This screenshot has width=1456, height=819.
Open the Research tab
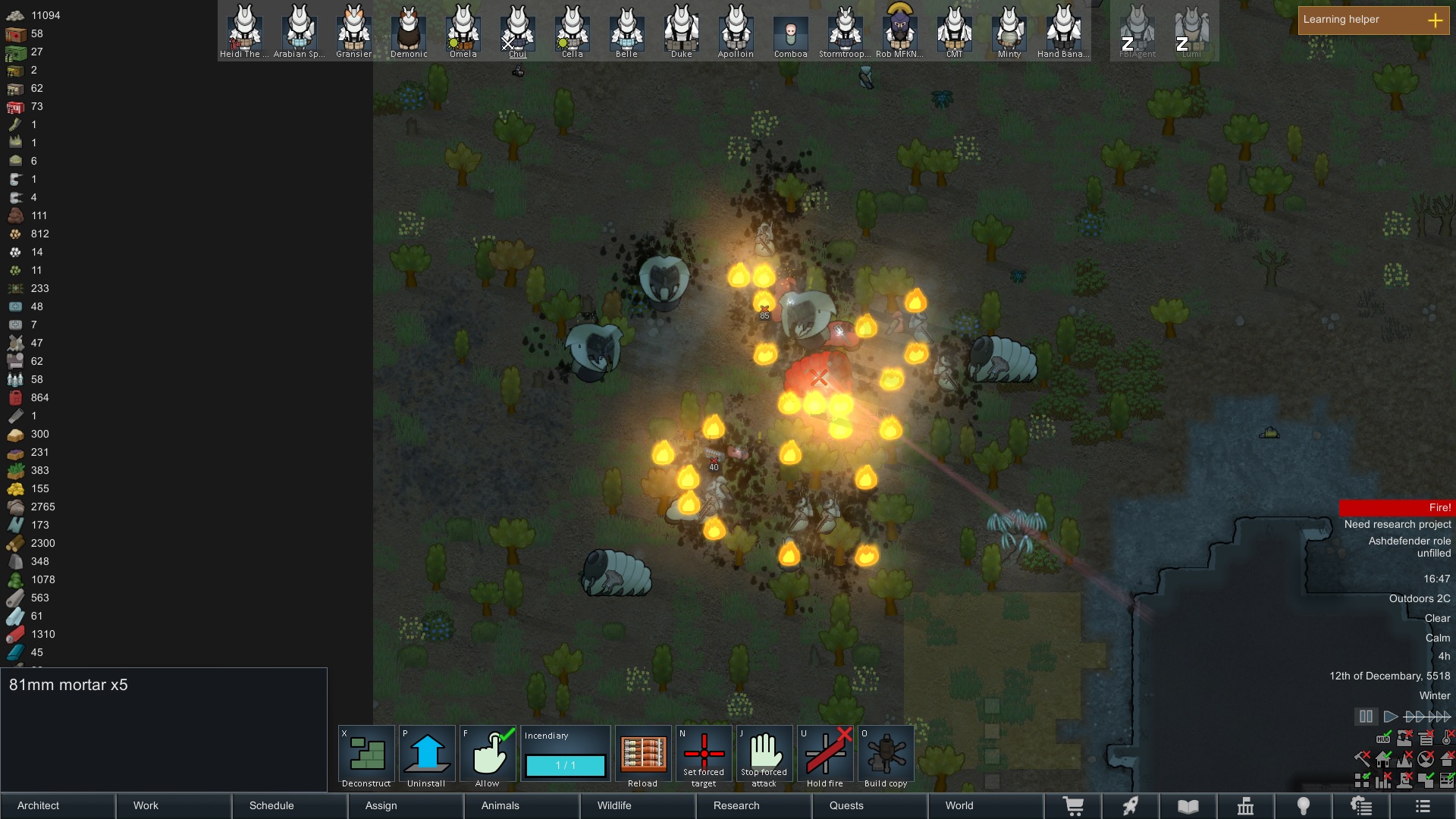[753, 805]
